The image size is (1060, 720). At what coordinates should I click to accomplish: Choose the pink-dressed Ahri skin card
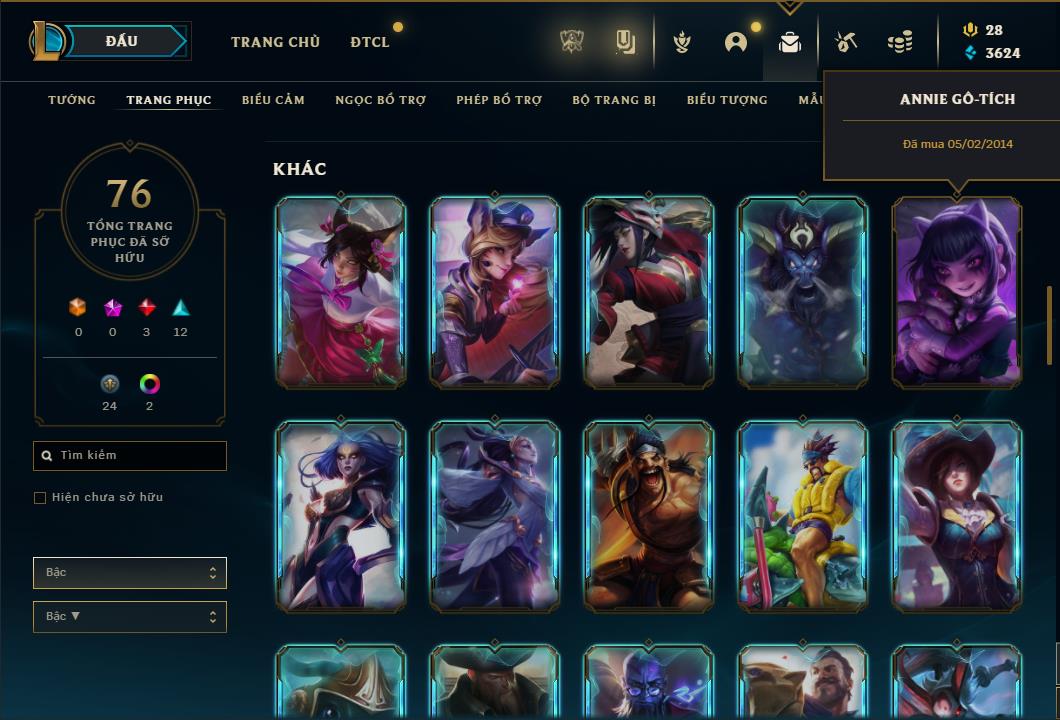[341, 292]
